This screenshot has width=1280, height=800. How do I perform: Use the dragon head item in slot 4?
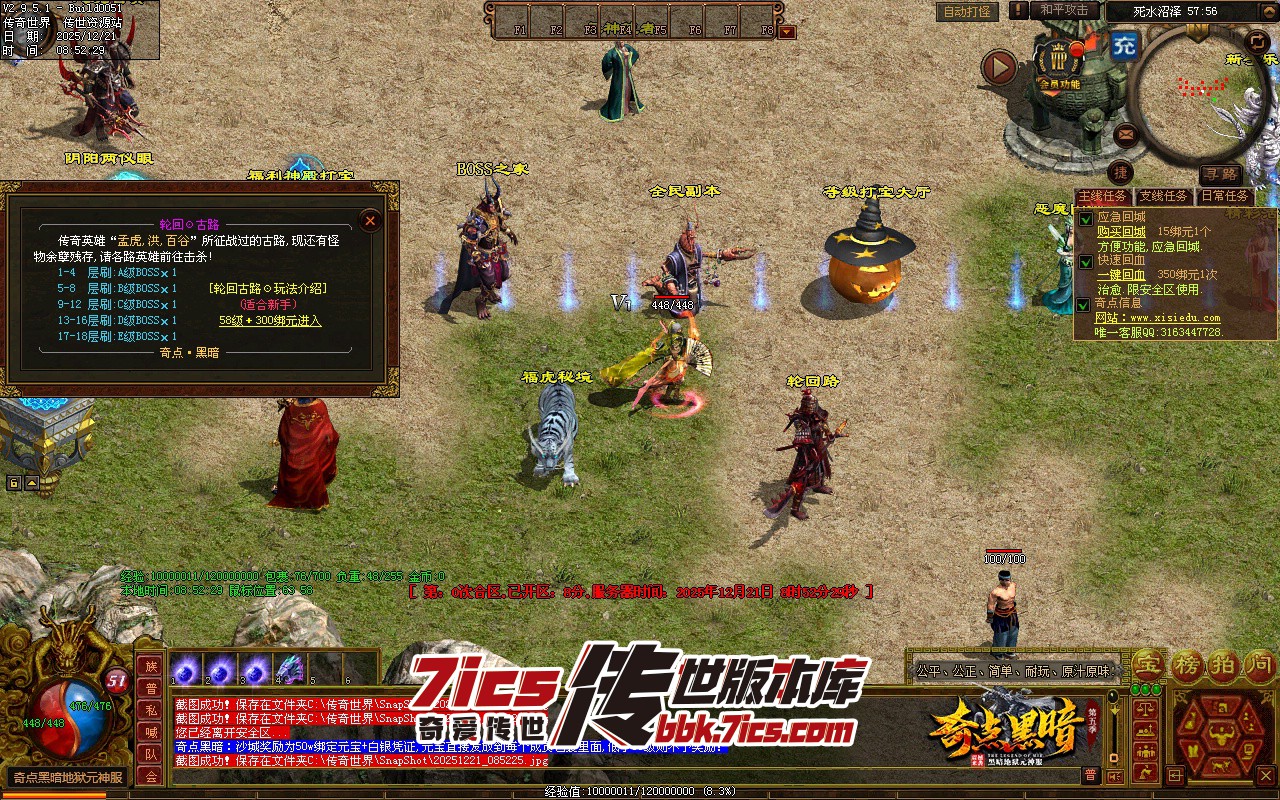[291, 669]
